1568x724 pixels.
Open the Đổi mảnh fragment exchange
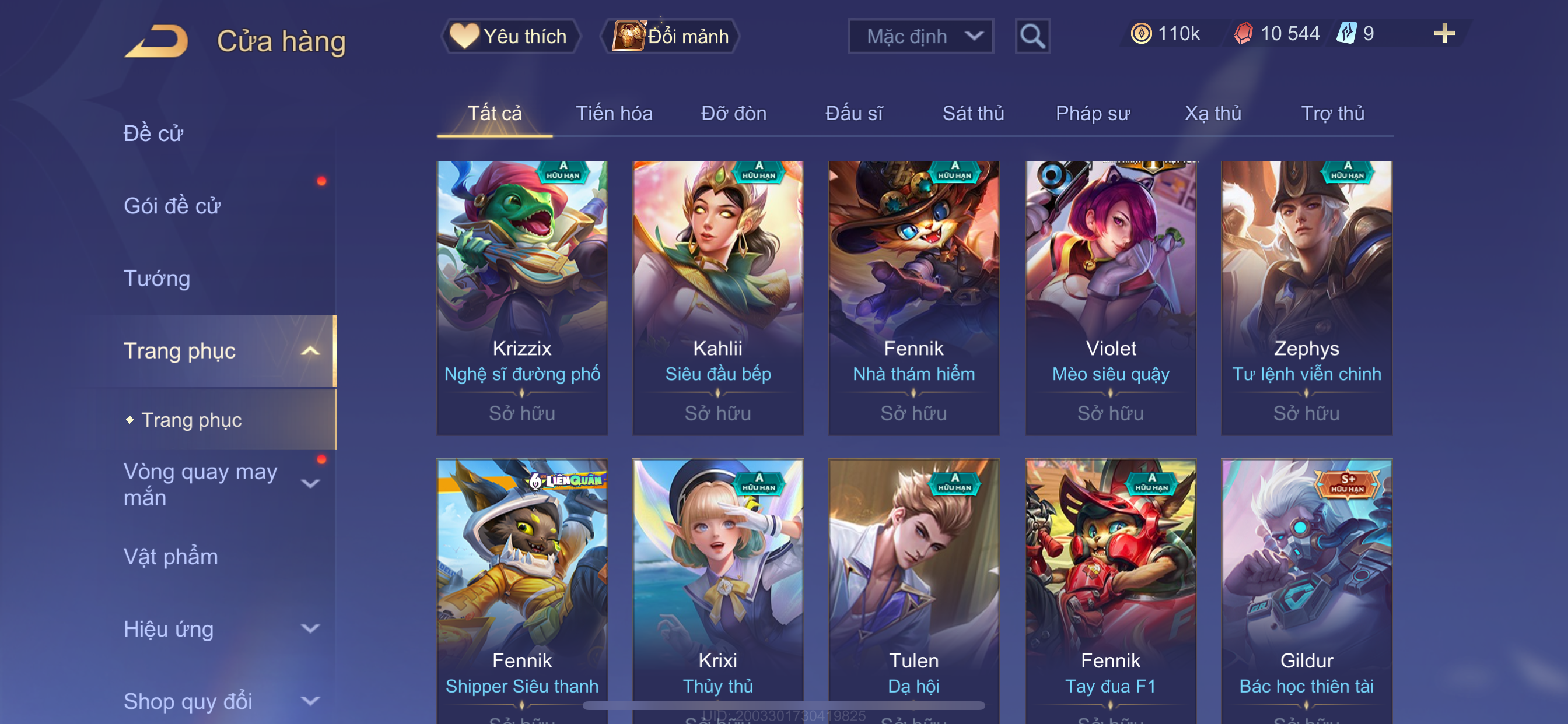click(670, 37)
